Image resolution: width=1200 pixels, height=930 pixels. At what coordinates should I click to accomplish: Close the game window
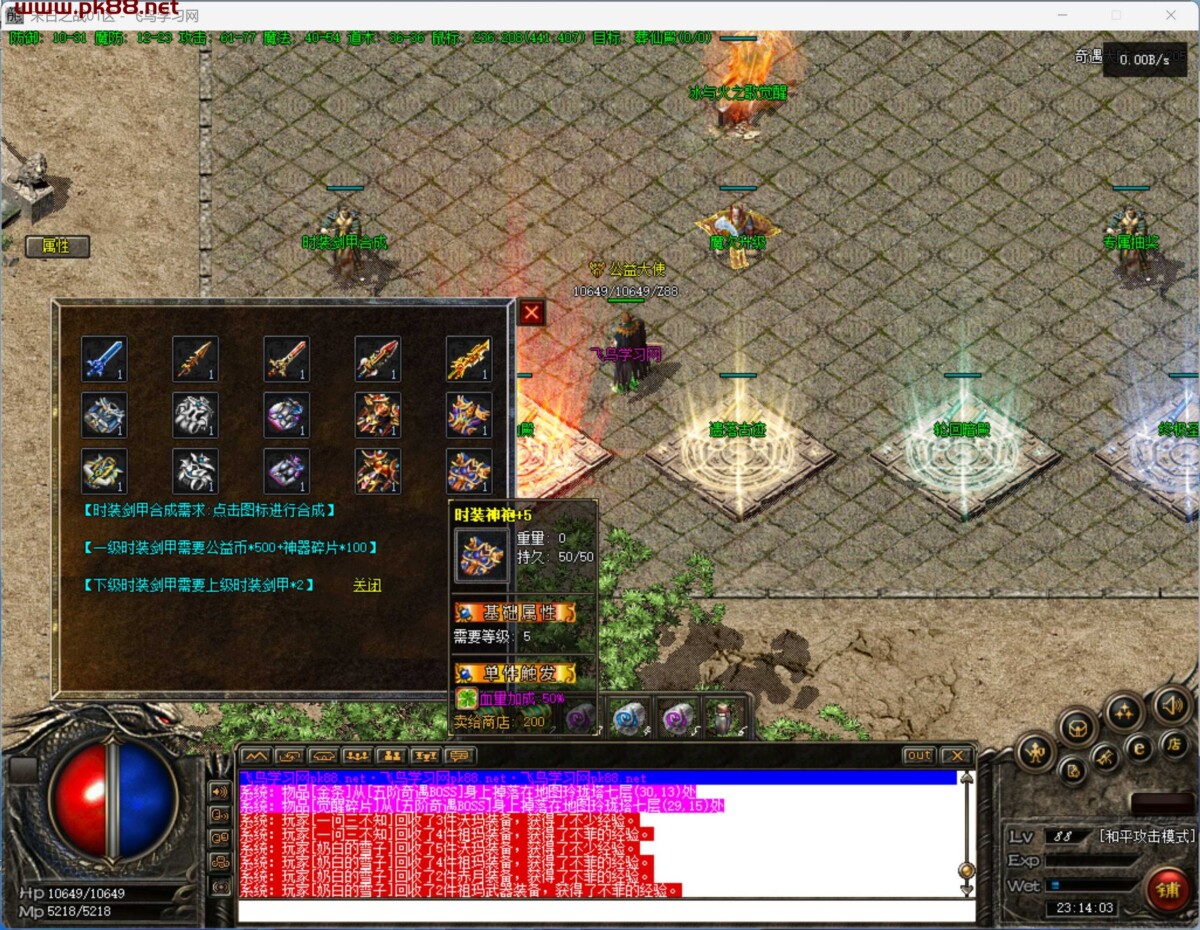click(1170, 15)
